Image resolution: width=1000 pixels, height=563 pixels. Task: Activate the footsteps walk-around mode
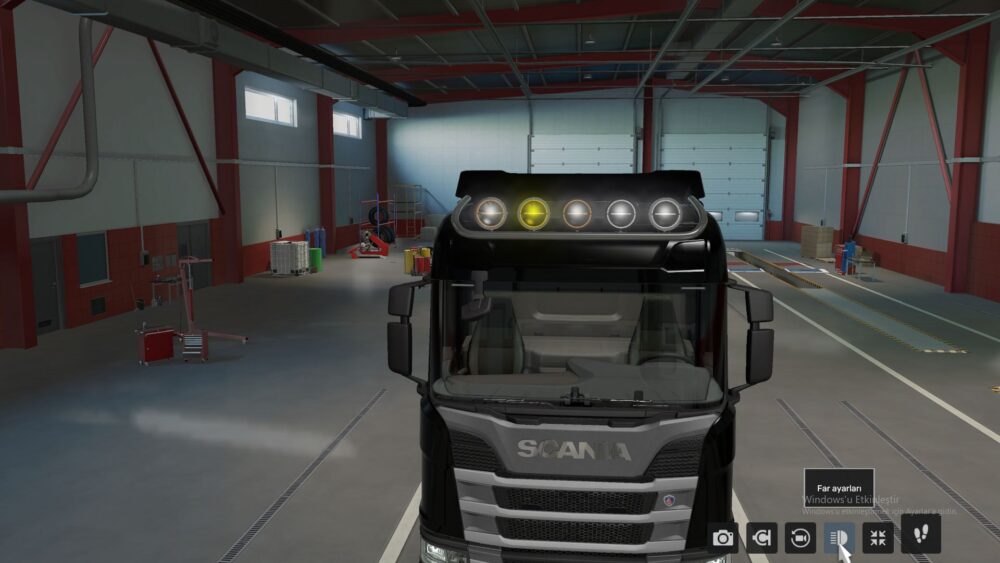click(920, 534)
